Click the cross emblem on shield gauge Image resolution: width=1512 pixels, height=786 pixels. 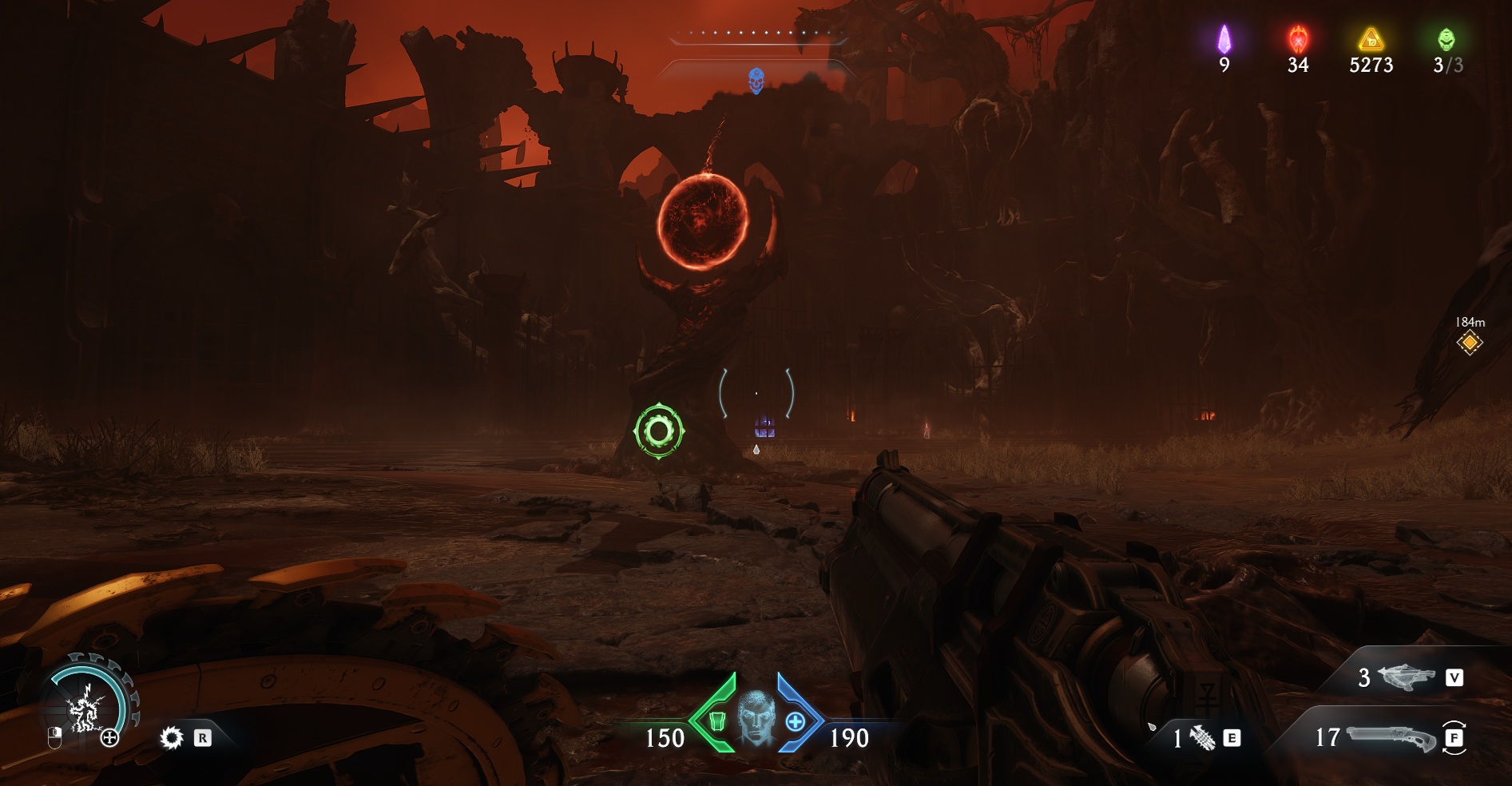tap(109, 738)
